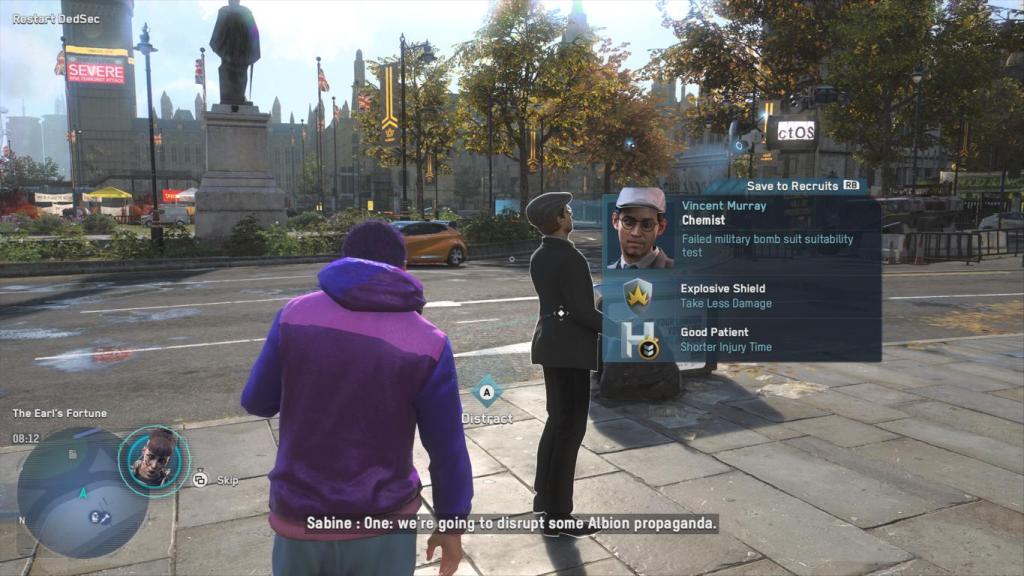Click the caller portrait beside the minimap
Viewport: 1024px width, 576px height.
click(154, 460)
